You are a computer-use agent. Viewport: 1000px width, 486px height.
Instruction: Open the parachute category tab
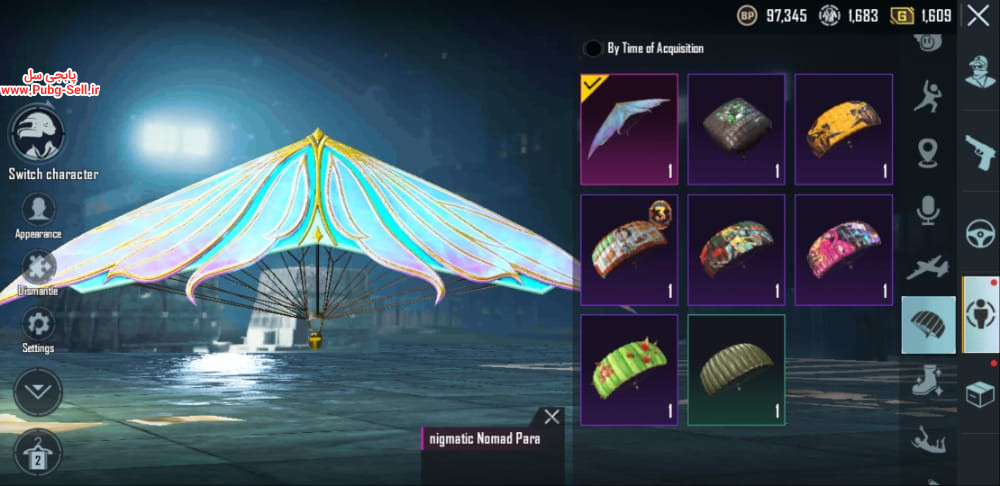928,325
